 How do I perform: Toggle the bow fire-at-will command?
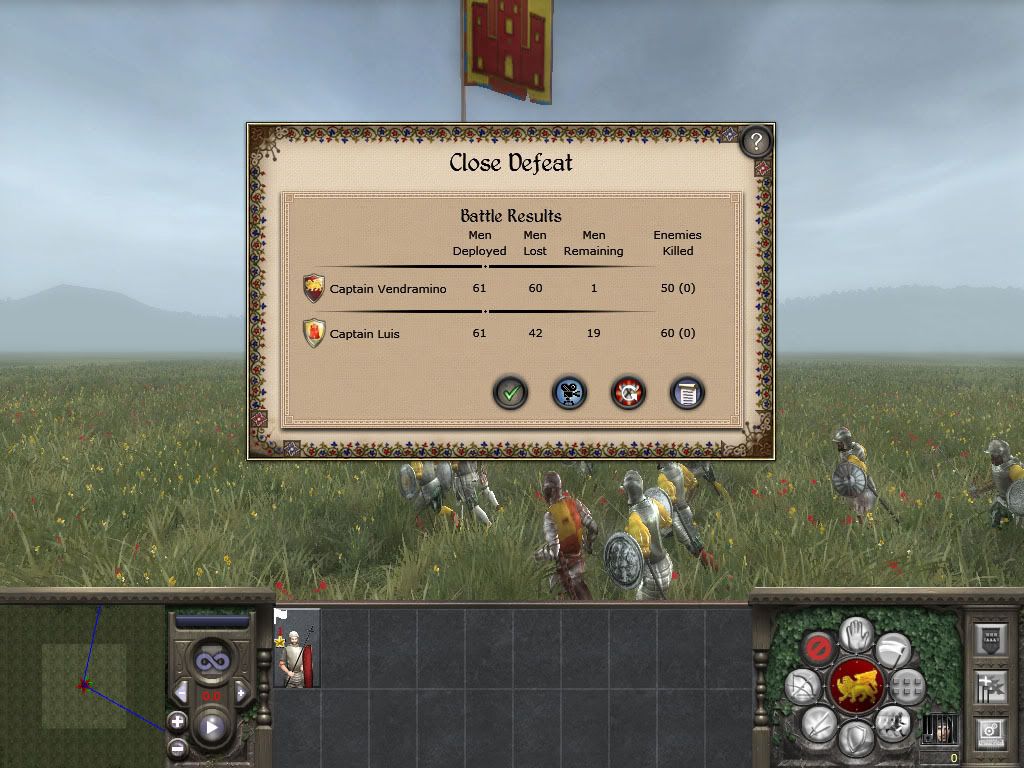pyautogui.click(x=802, y=687)
